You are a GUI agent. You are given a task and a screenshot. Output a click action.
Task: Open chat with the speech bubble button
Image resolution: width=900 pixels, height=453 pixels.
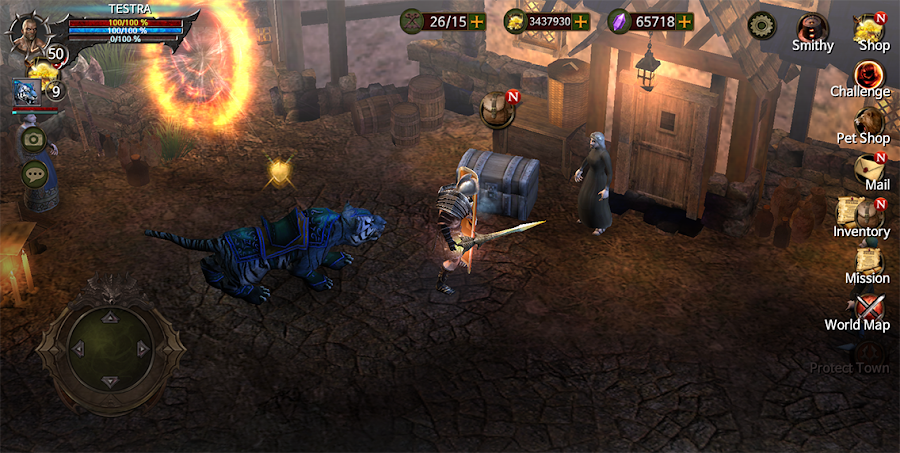coord(34,173)
